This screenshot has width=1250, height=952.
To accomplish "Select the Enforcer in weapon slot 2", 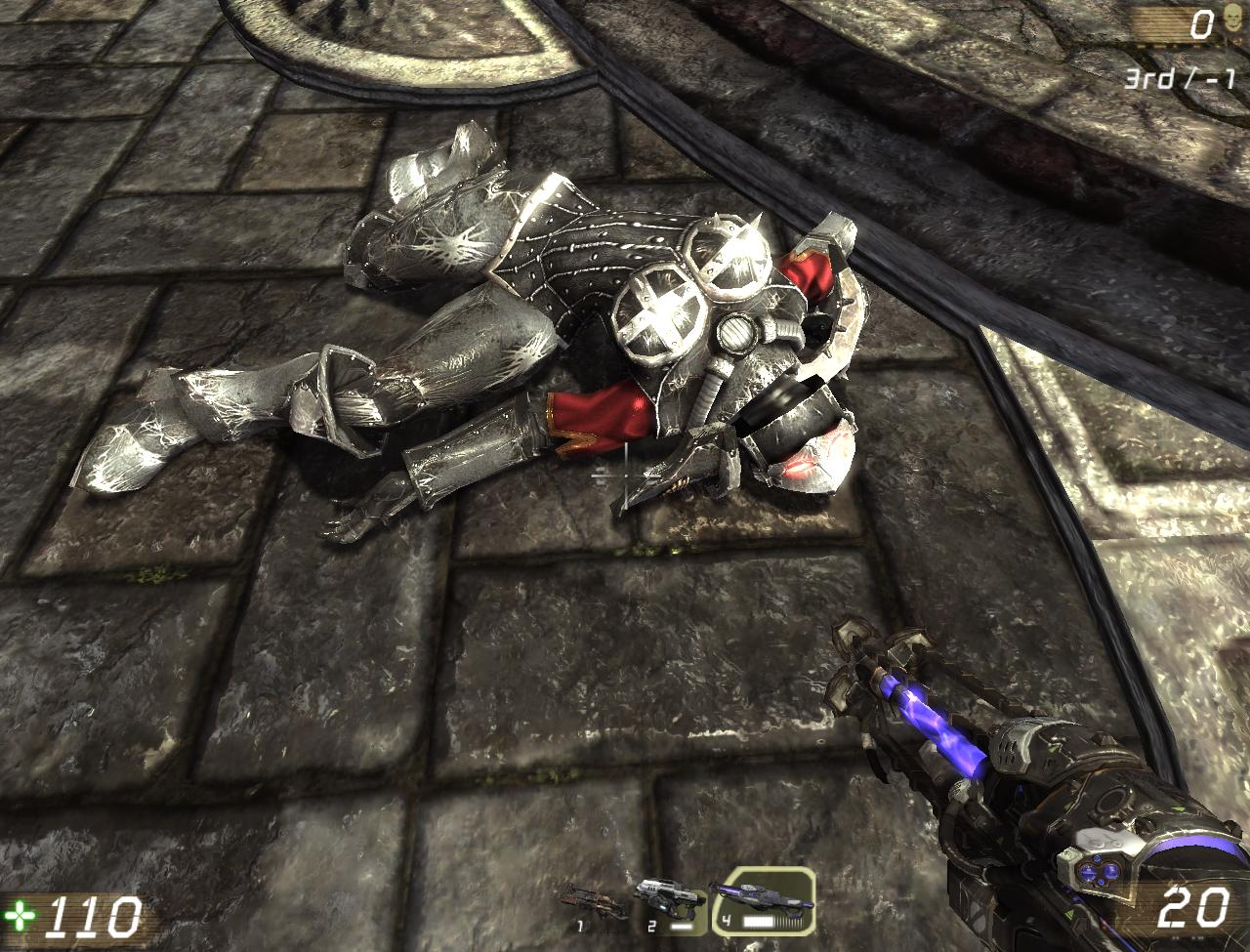I will pos(670,898).
